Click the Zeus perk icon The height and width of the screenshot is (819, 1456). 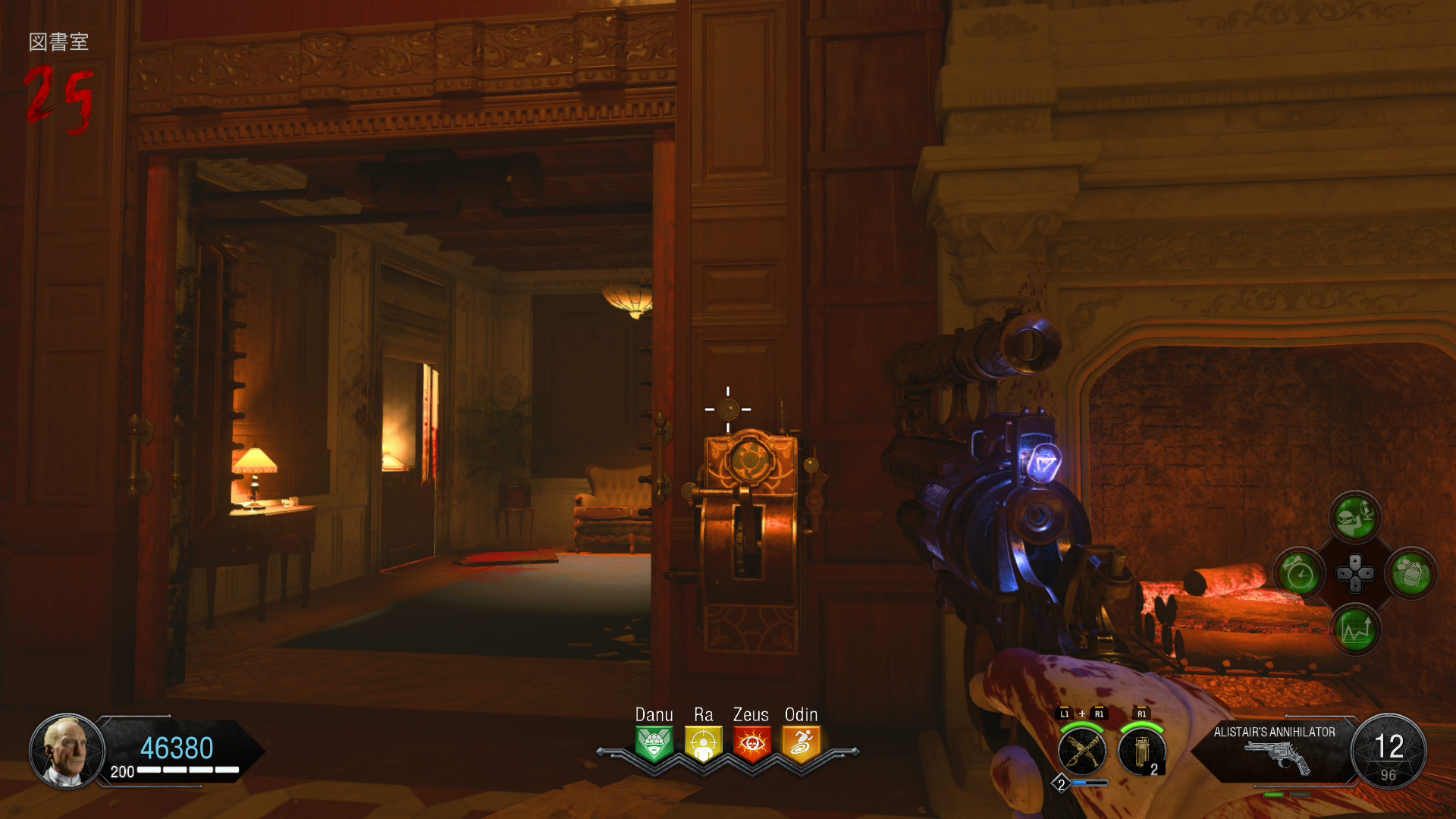point(752,744)
